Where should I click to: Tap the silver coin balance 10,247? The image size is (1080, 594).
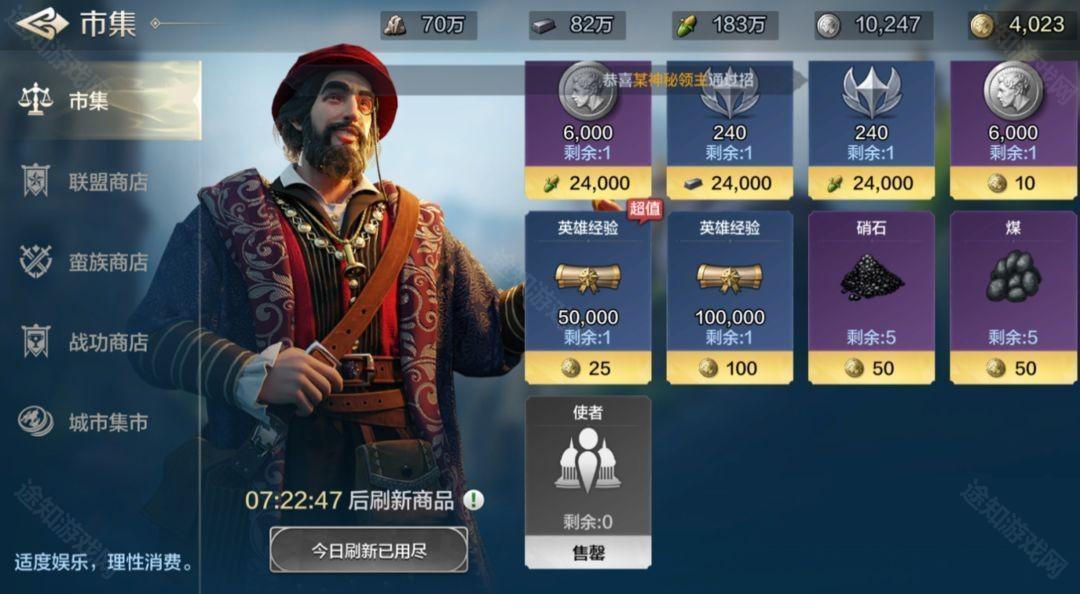pyautogui.click(x=873, y=25)
